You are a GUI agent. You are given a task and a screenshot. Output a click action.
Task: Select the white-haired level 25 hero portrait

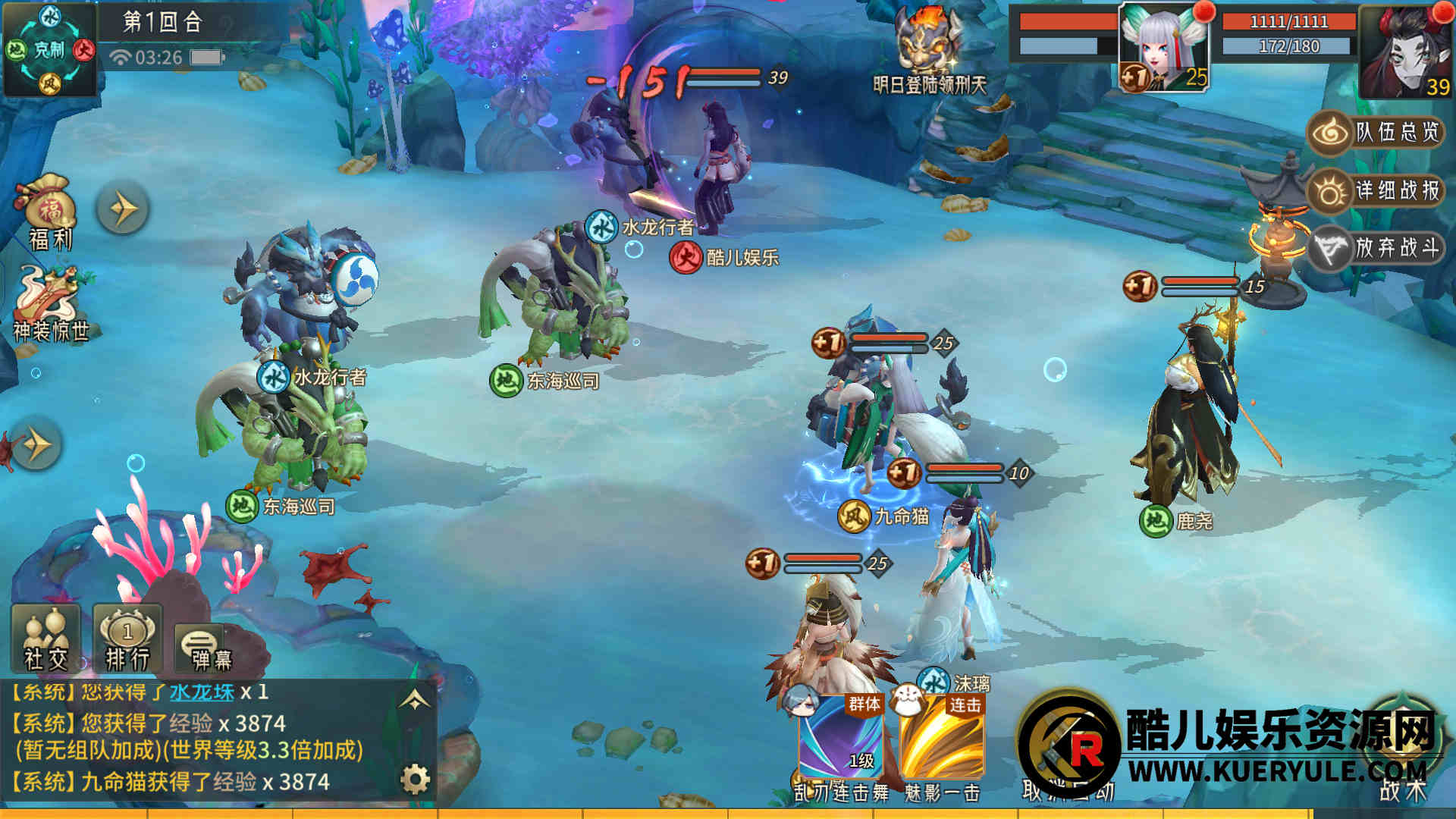click(1163, 47)
